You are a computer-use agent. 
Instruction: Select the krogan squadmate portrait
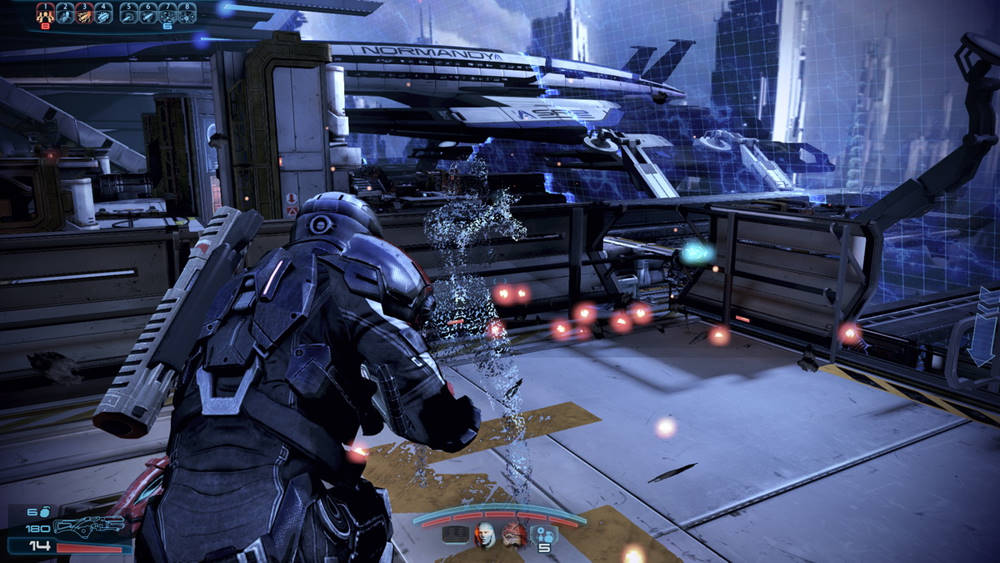coord(513,534)
